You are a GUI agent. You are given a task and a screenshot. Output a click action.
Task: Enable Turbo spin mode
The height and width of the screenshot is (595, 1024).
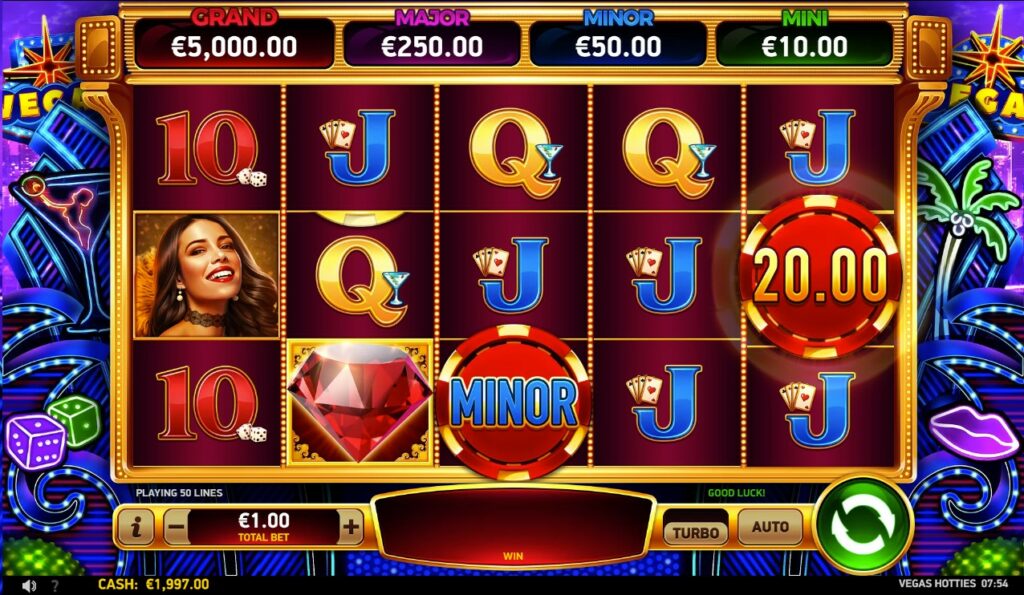(x=695, y=532)
